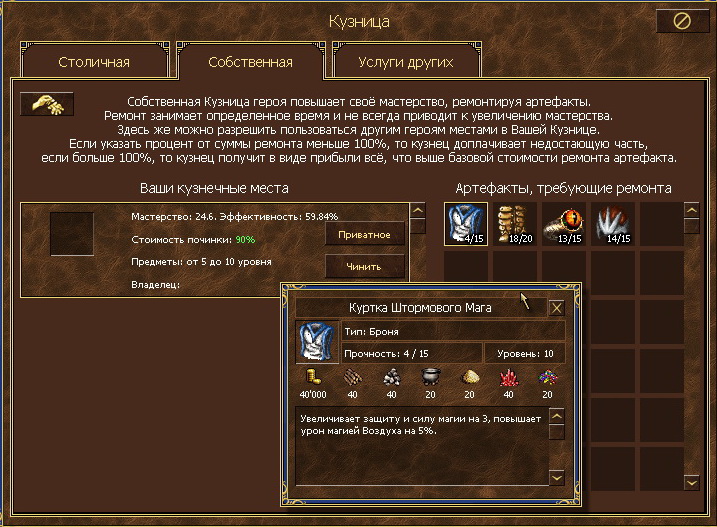Image resolution: width=717 pixels, height=527 pixels.
Task: Click the artifact list's scroll-up arrow
Action: pos(690,211)
